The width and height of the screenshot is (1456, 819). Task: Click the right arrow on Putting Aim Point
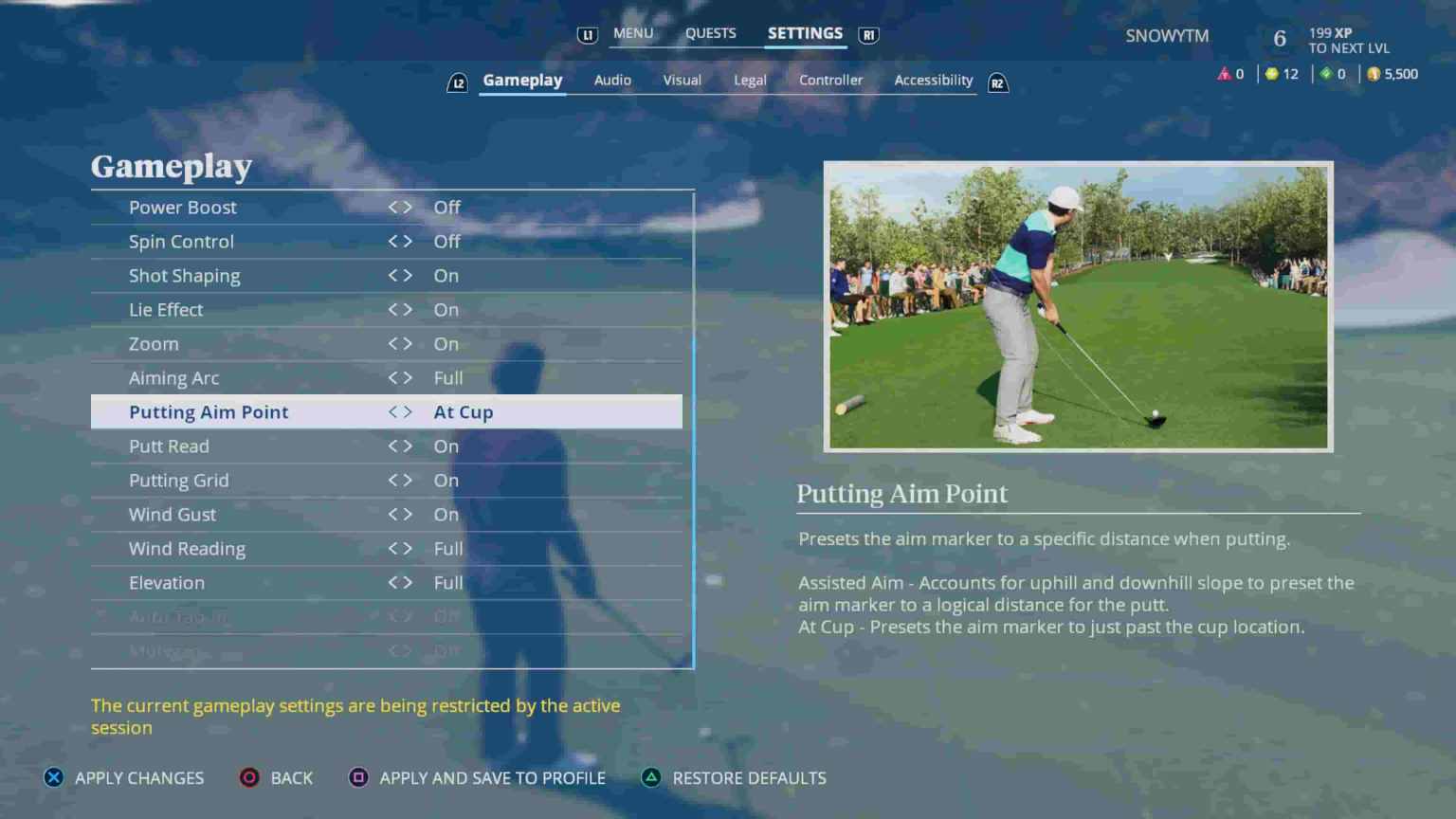click(x=408, y=411)
